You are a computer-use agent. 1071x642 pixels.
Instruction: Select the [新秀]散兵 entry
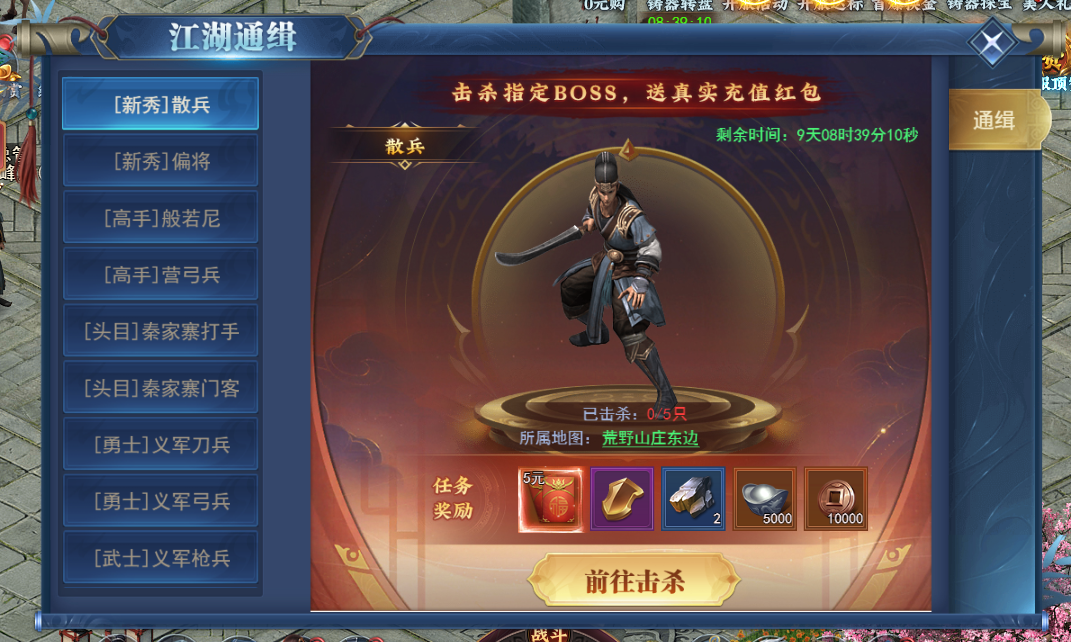(x=160, y=104)
